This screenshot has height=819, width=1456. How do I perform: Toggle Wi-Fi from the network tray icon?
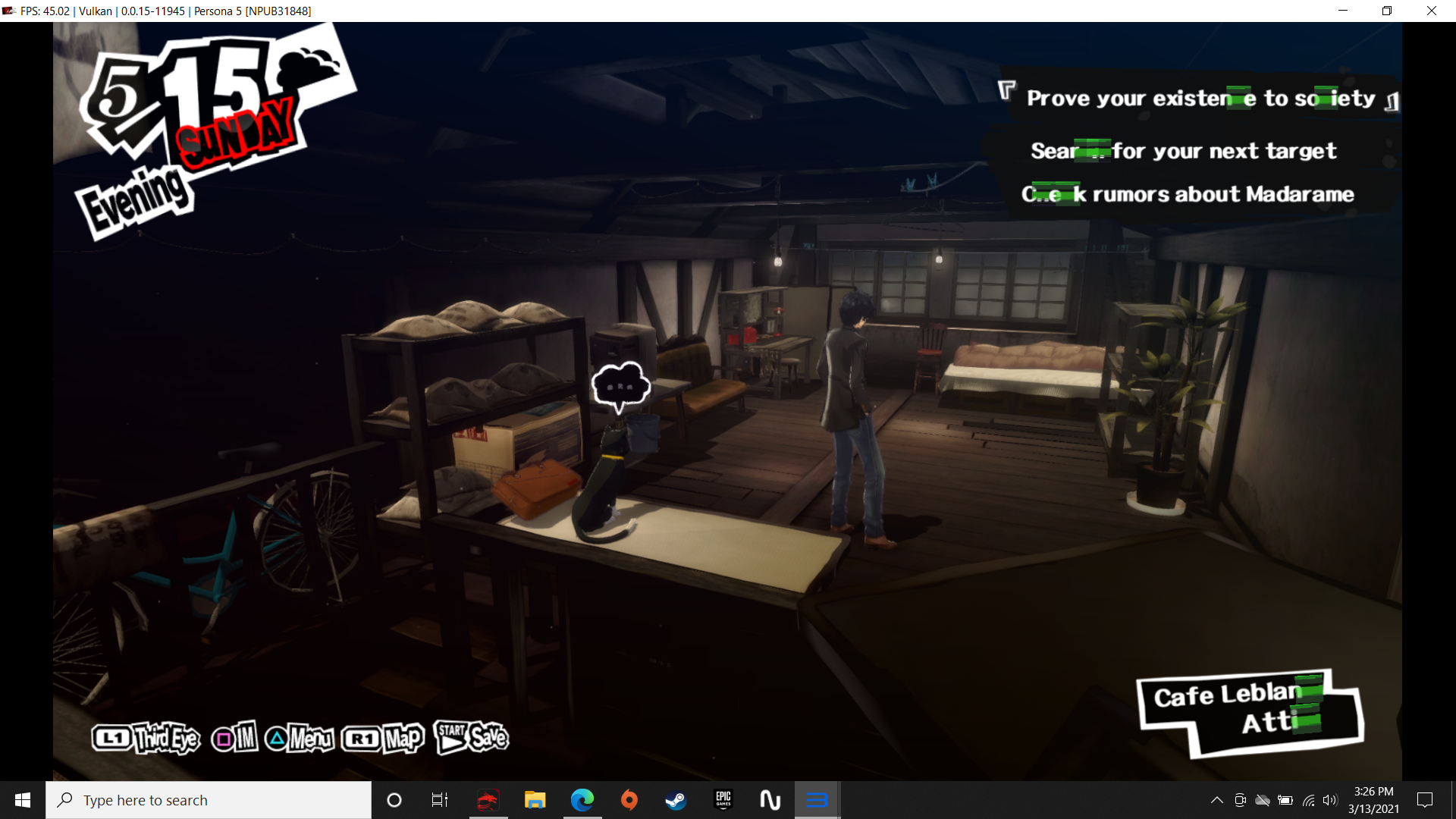pos(1309,800)
